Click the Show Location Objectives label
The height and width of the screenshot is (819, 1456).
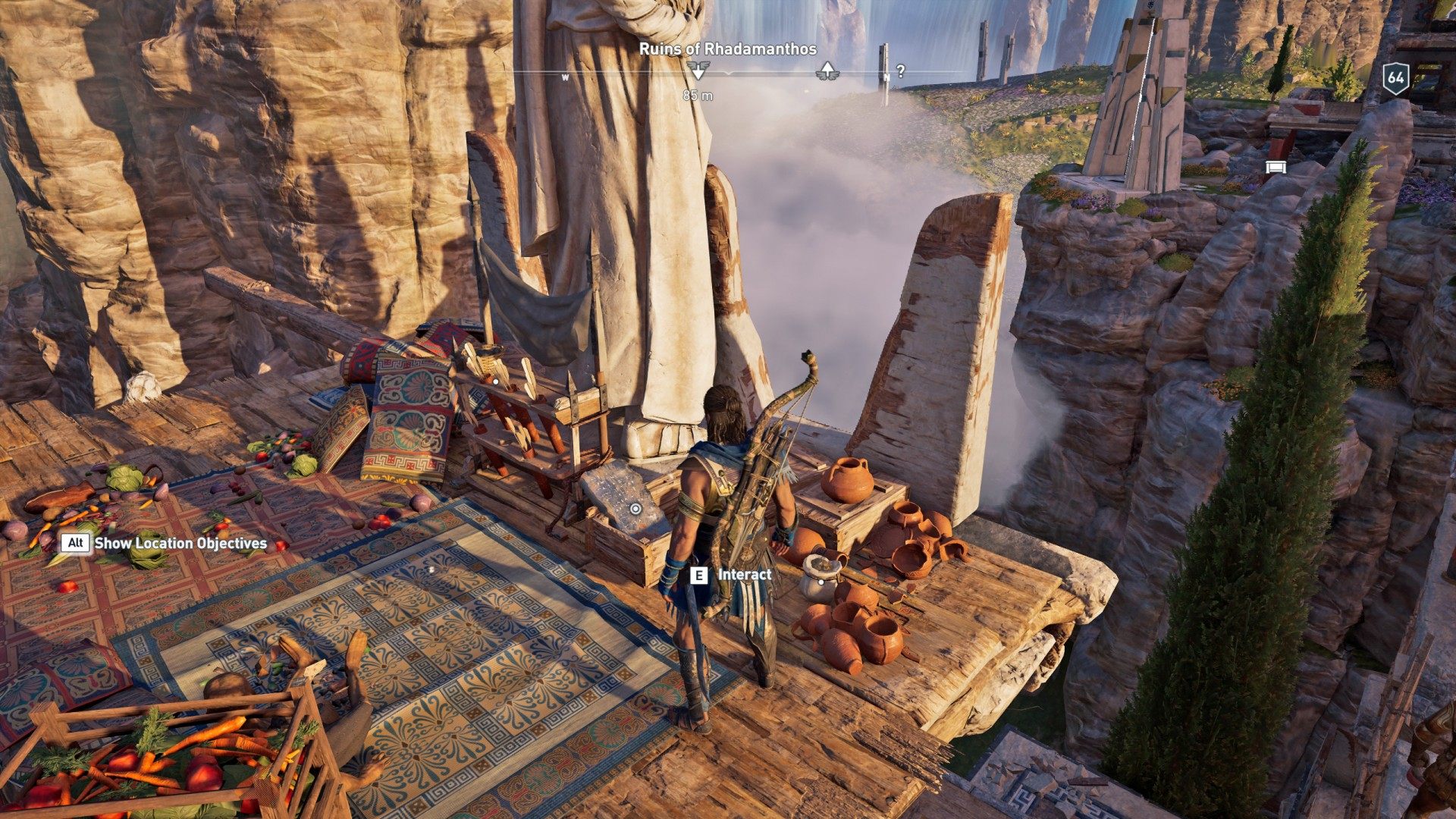[x=180, y=543]
